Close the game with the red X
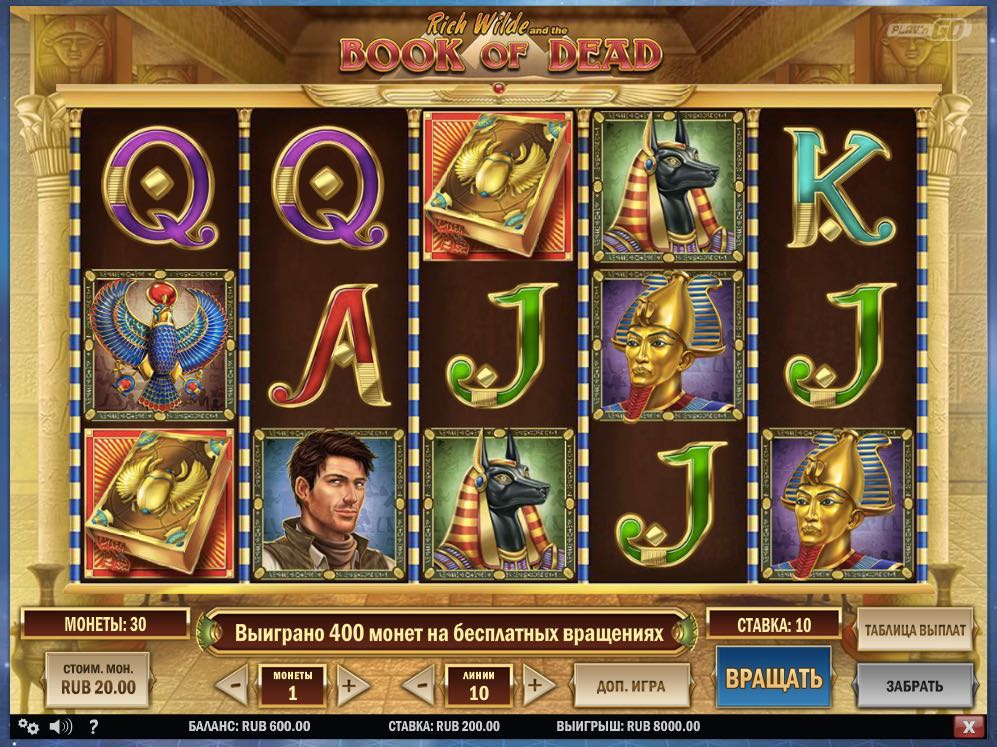997x747 pixels. (967, 726)
